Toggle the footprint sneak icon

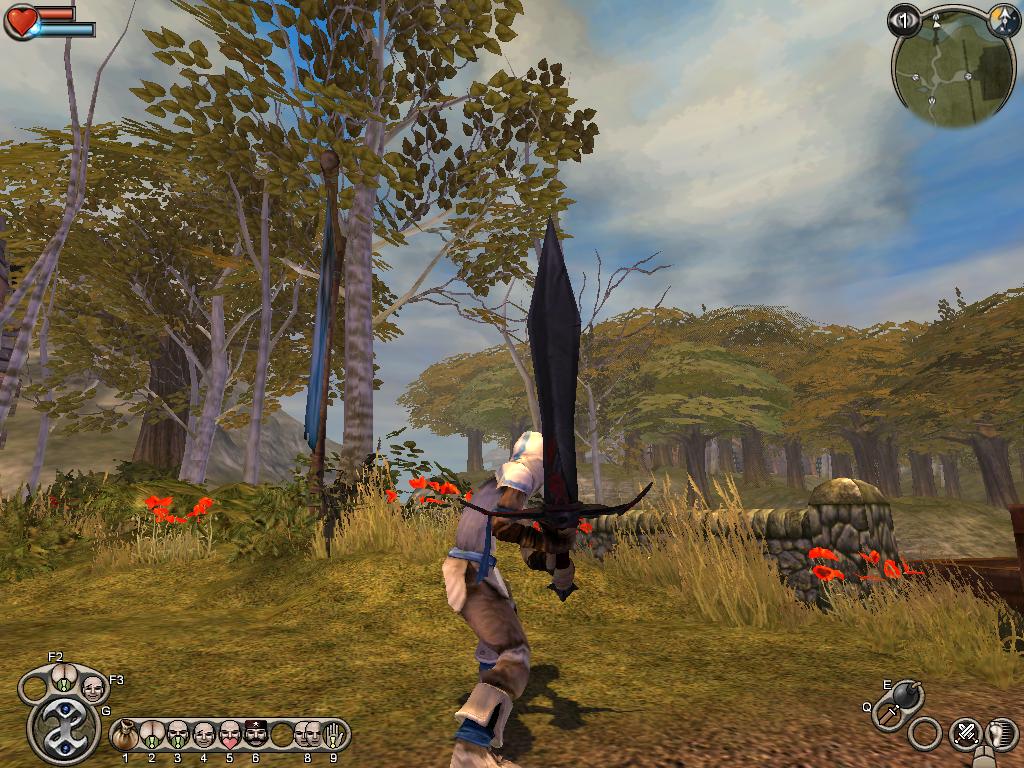tap(1001, 735)
